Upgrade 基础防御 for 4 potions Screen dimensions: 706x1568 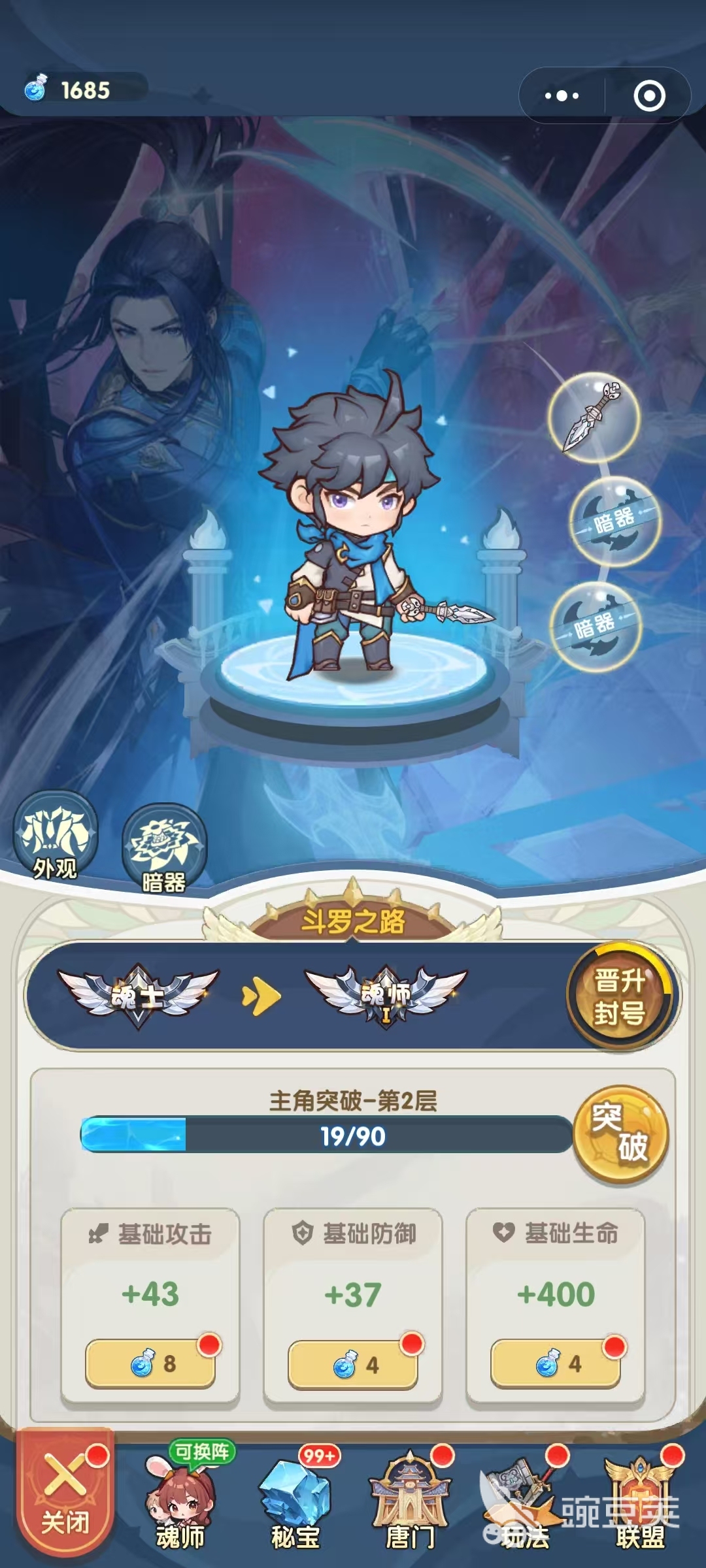pos(353,1365)
